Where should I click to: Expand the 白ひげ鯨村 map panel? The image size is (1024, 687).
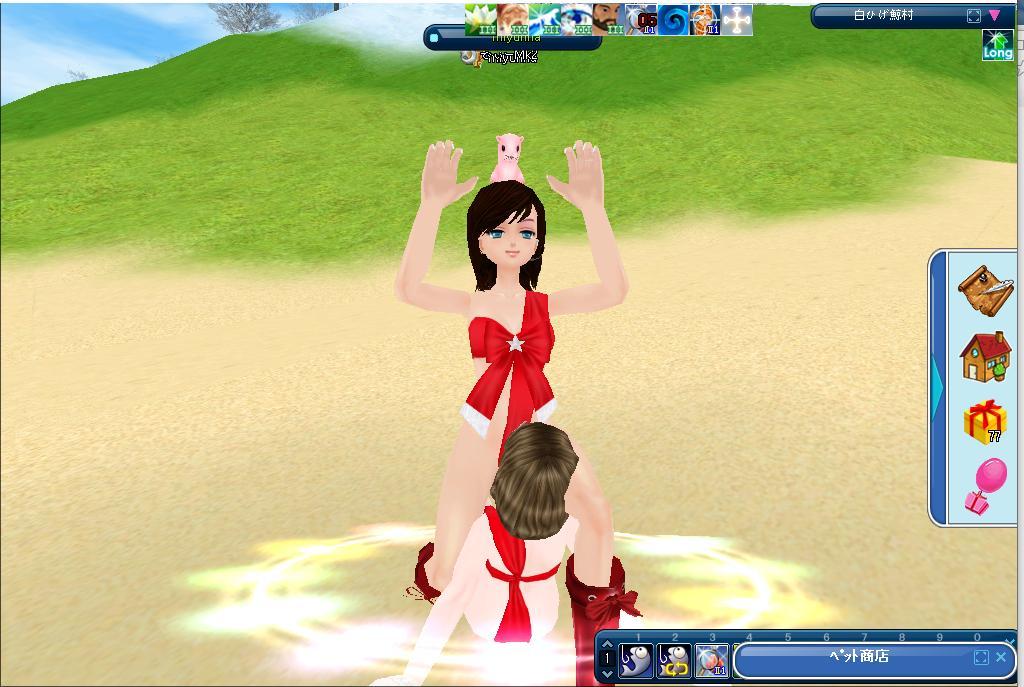pos(974,16)
